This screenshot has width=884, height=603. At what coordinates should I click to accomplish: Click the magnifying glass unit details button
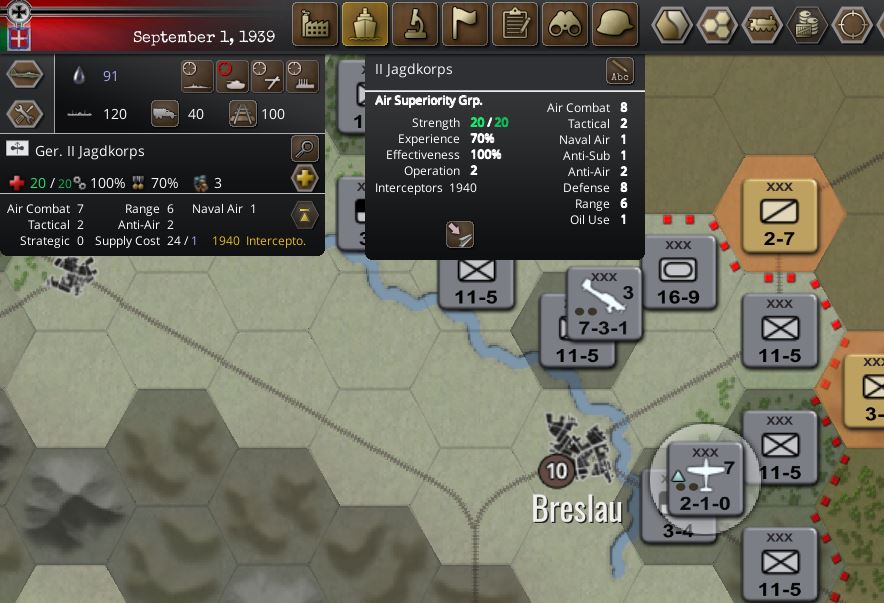pos(305,150)
